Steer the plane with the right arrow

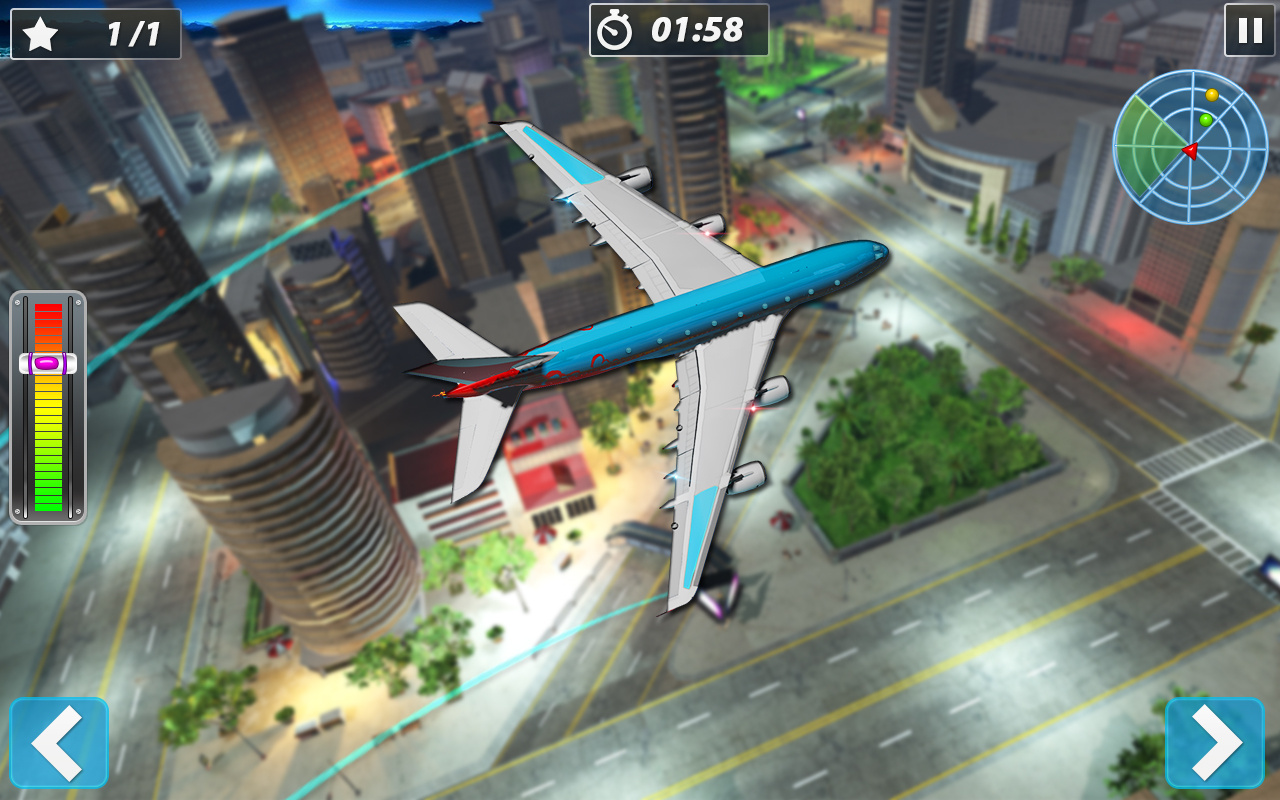pos(1214,742)
